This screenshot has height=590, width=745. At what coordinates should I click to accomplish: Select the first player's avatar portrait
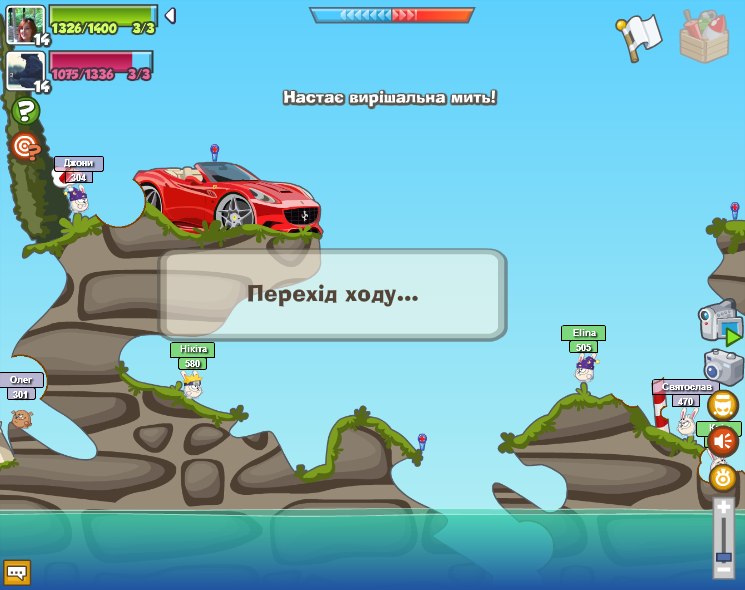point(25,24)
